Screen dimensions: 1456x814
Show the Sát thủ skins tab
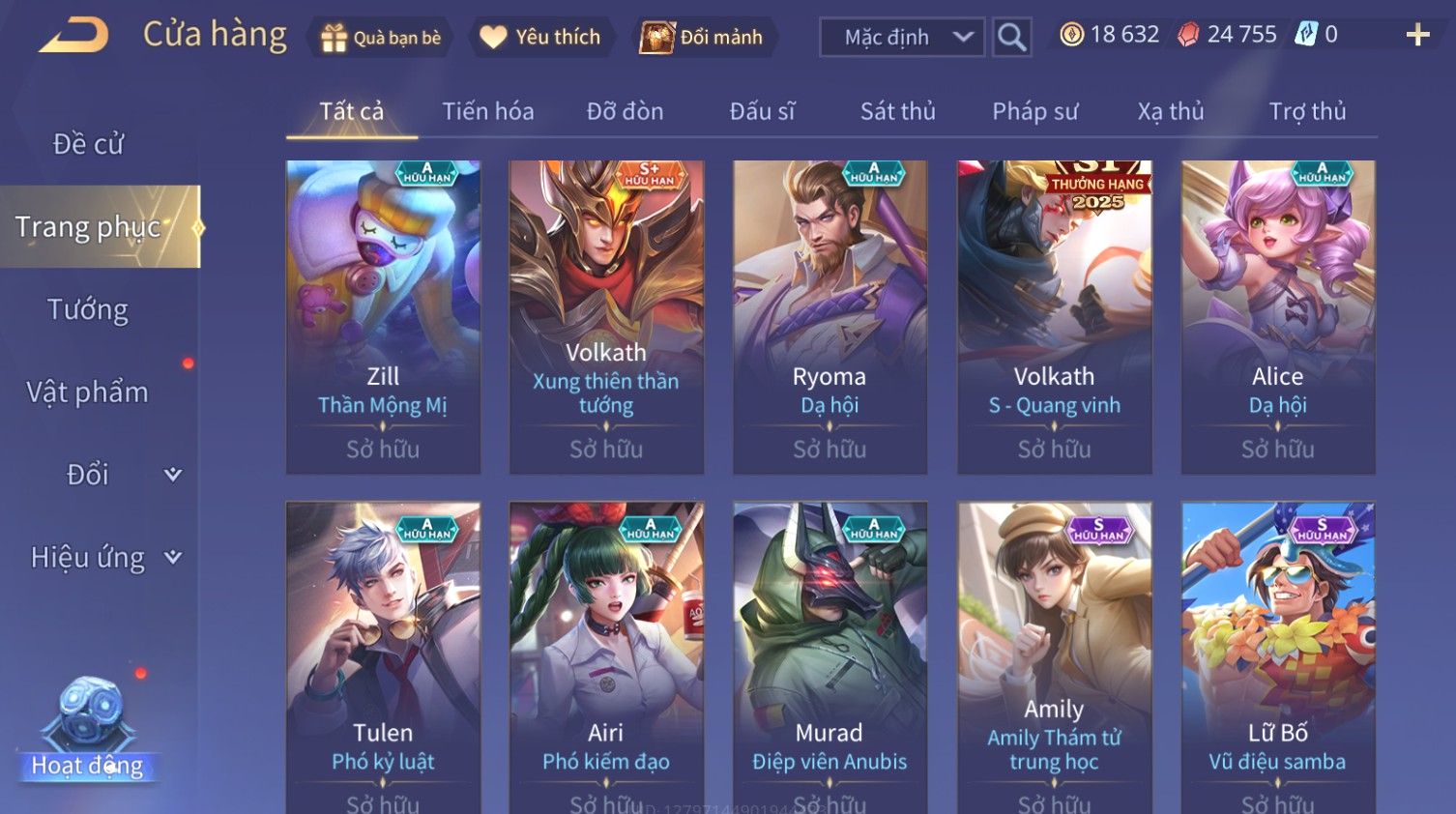(x=897, y=112)
